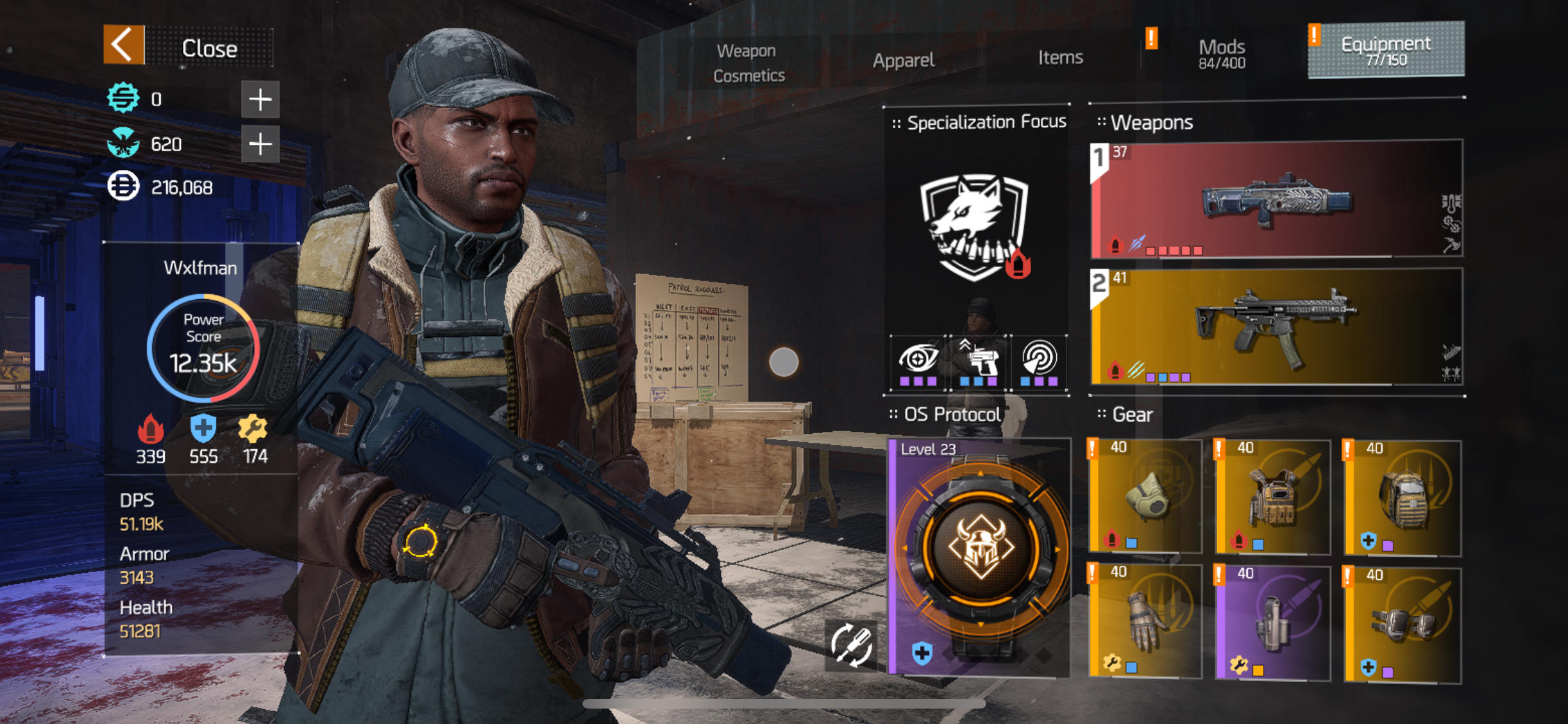Open the wolf shield Specialization Focus
This screenshot has height=724, width=1568.
pos(975,225)
